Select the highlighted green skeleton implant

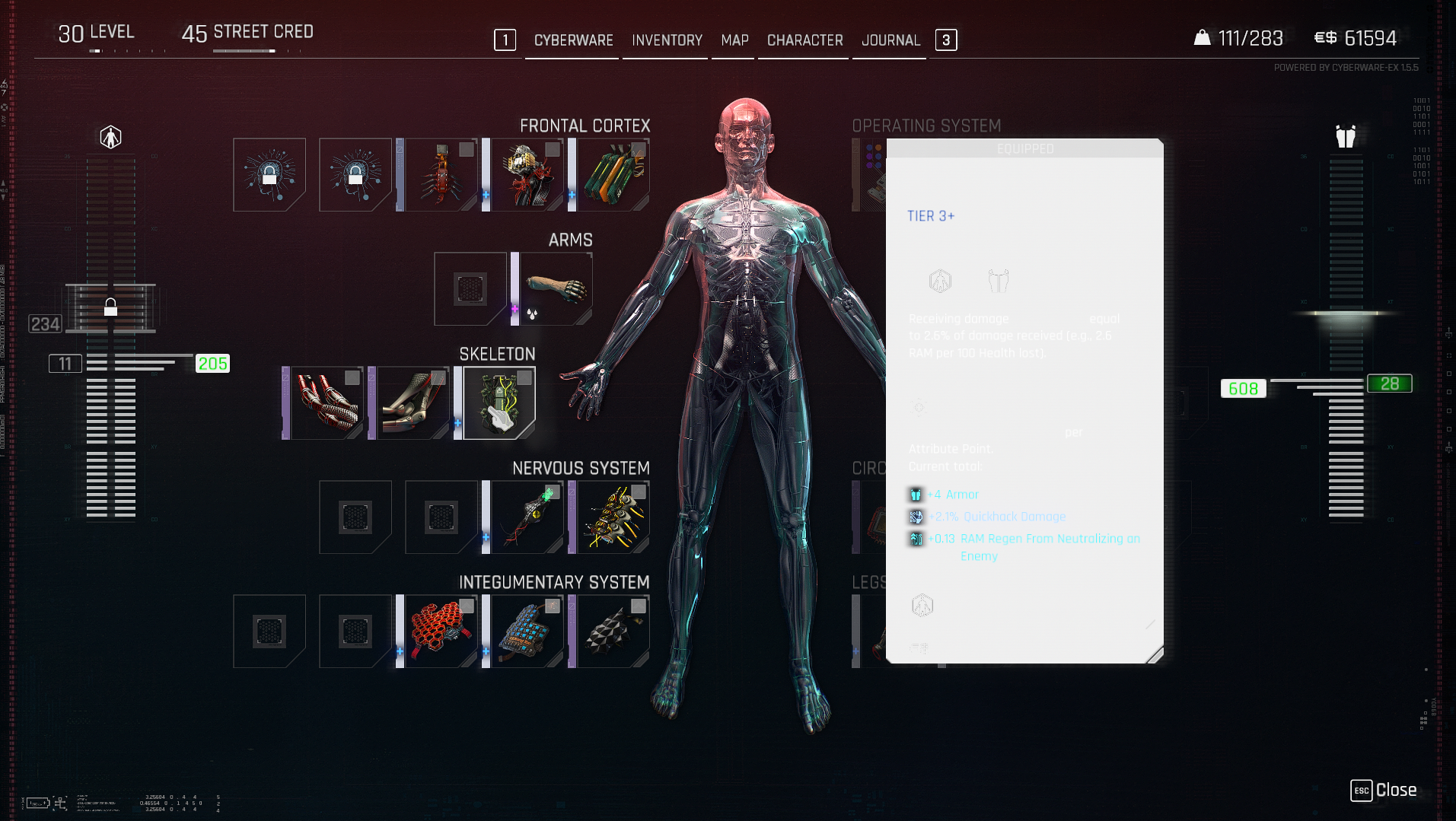499,403
